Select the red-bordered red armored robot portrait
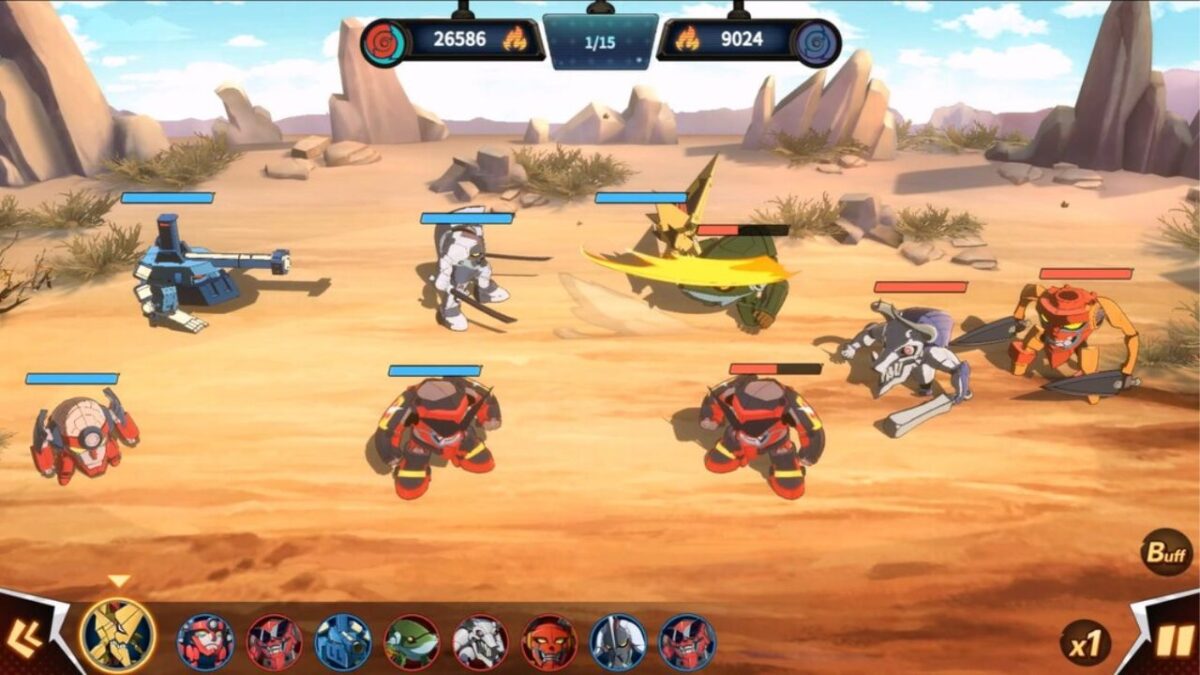Viewport: 1200px width, 675px height. (x=274, y=642)
